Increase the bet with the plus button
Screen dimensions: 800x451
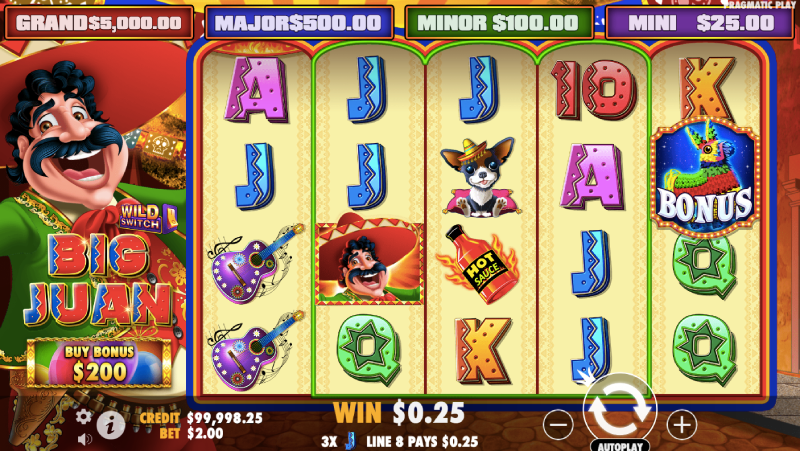click(x=681, y=424)
